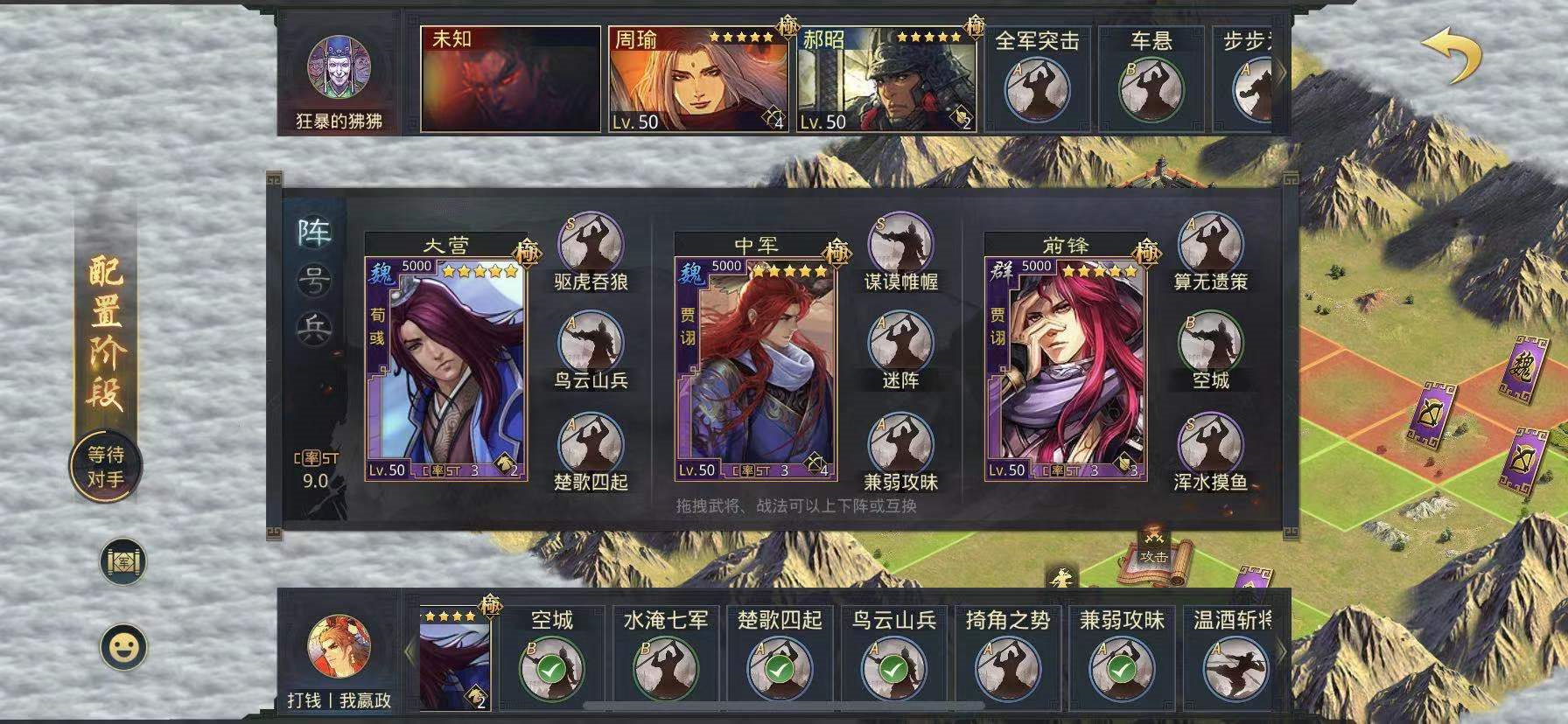Select the 等待对手 round button
This screenshot has height=724, width=1568.
click(106, 467)
